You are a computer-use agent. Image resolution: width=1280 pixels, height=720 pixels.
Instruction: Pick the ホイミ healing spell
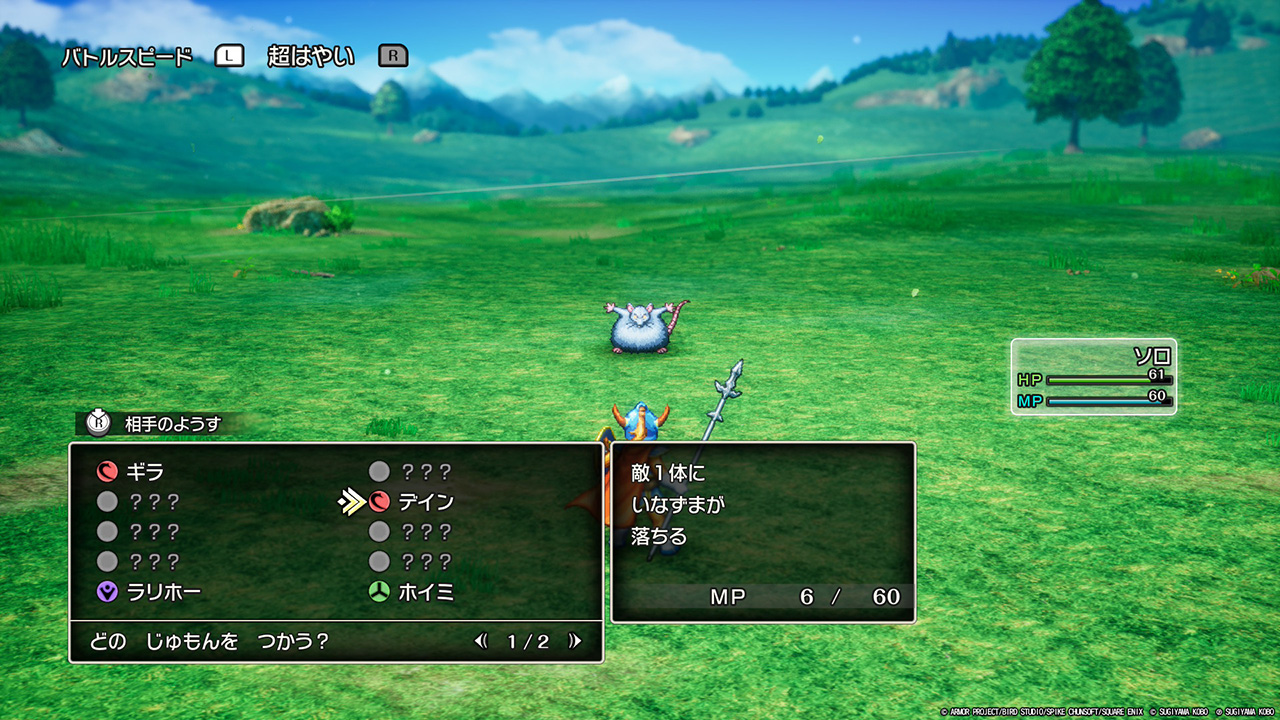(424, 592)
